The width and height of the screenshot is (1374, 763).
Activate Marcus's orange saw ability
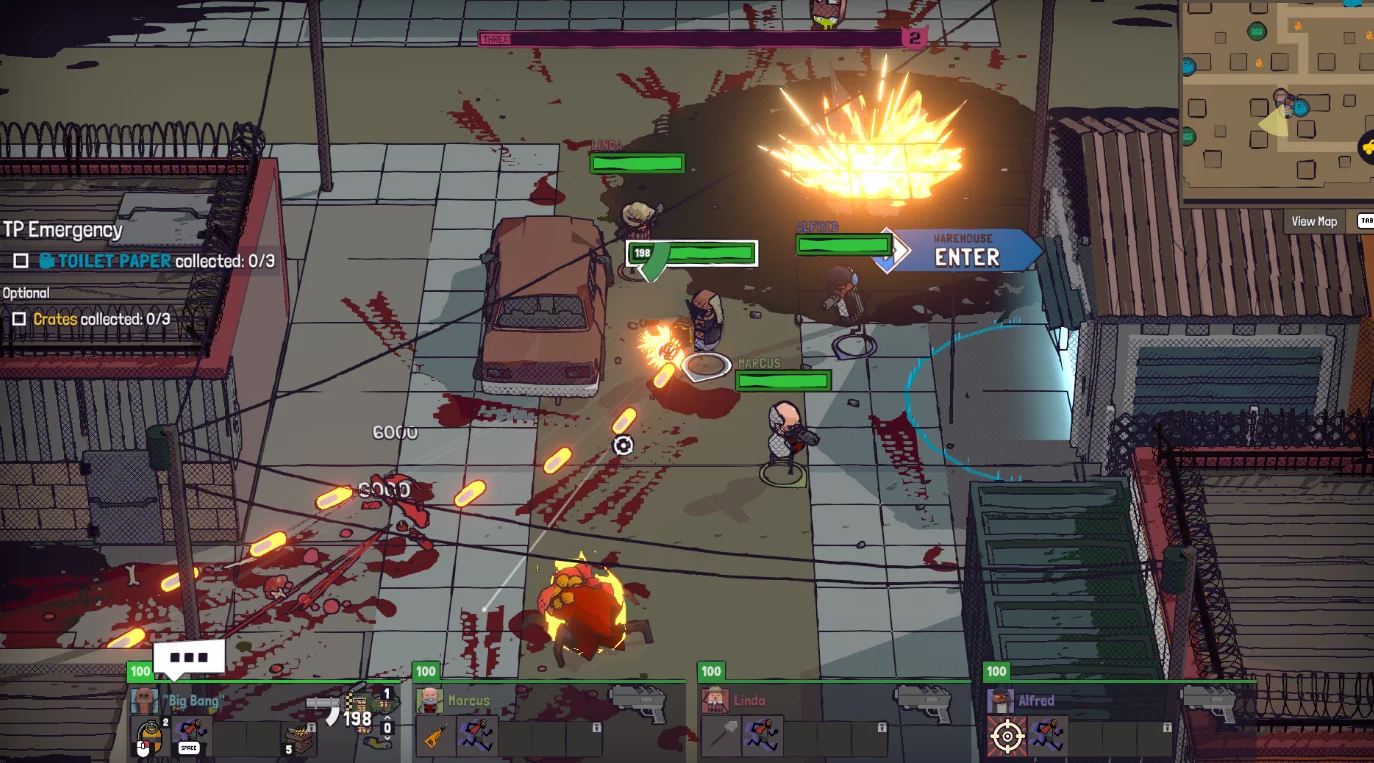[x=434, y=737]
